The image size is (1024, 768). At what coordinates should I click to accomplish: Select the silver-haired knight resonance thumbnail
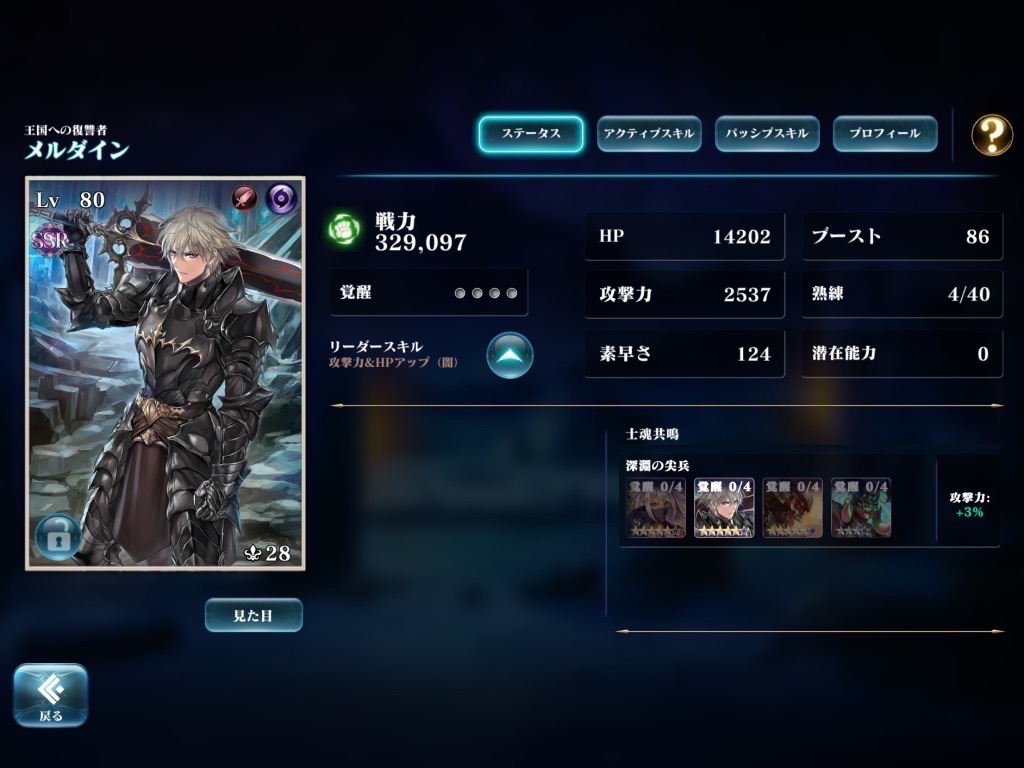(724, 508)
